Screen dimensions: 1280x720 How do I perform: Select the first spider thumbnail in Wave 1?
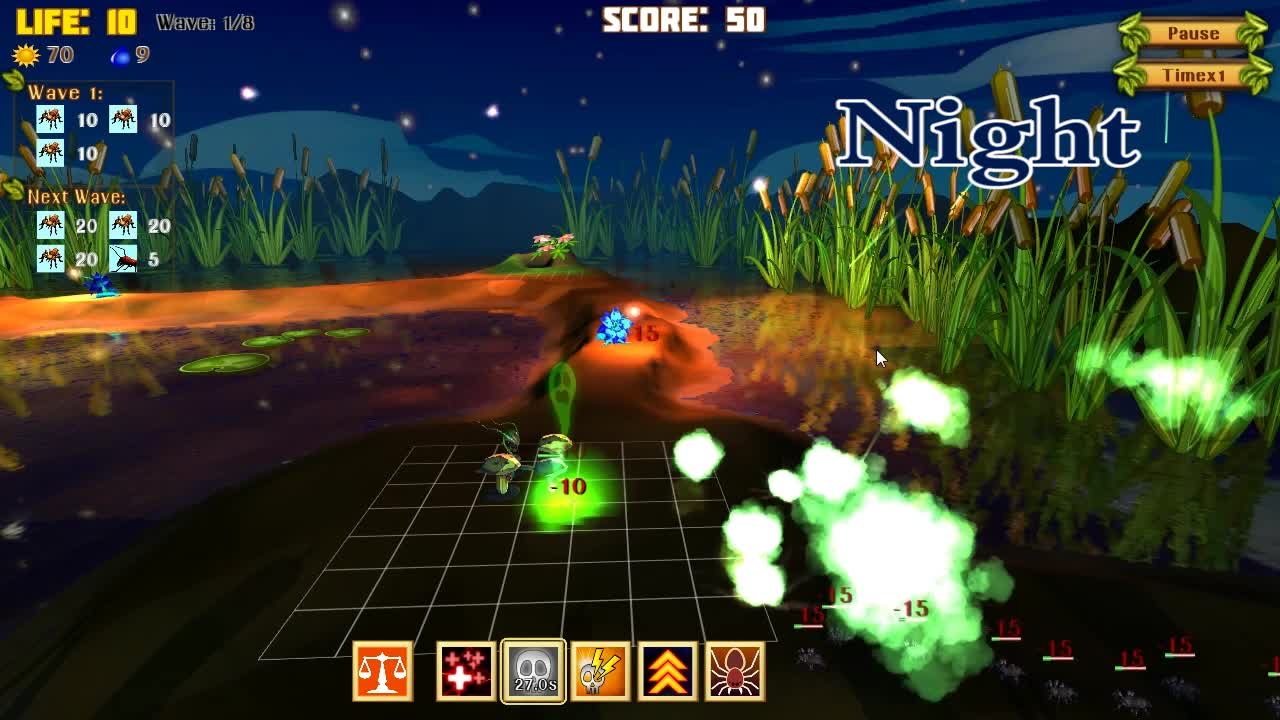(x=49, y=120)
